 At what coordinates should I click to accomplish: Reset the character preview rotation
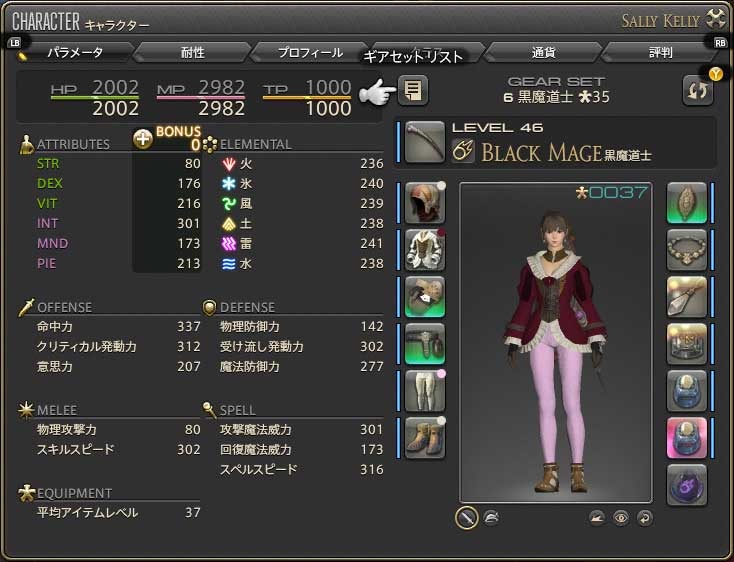click(x=645, y=517)
